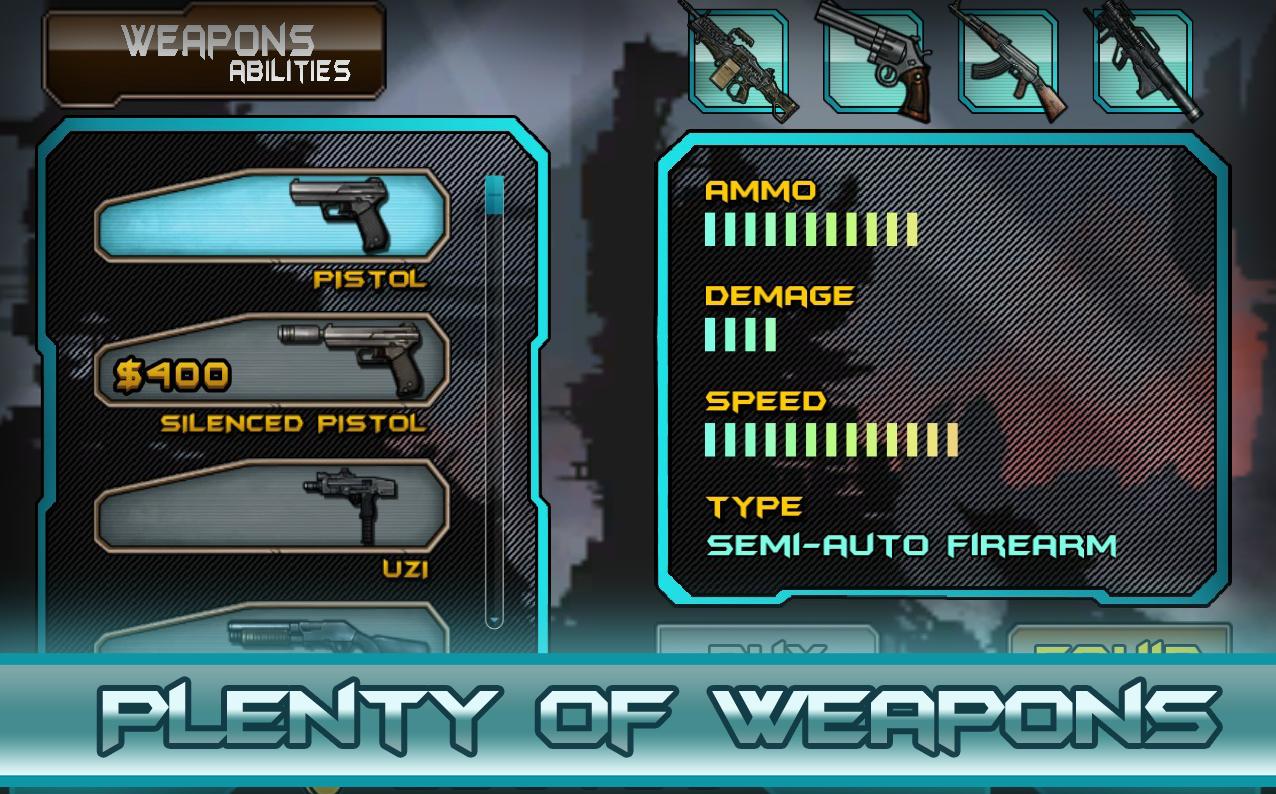Viewport: 1276px width, 794px height.
Task: Switch to the Weapons tab
Action: coord(217,40)
